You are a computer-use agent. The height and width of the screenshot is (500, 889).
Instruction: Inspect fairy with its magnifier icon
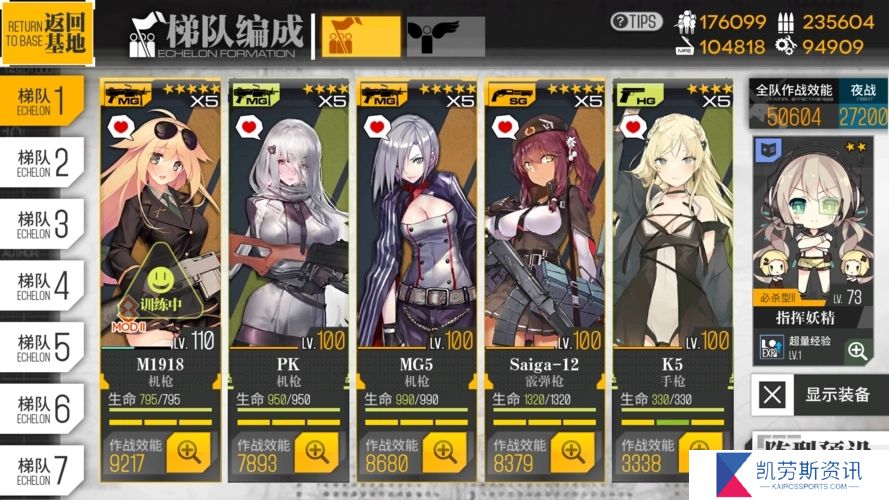tap(856, 350)
